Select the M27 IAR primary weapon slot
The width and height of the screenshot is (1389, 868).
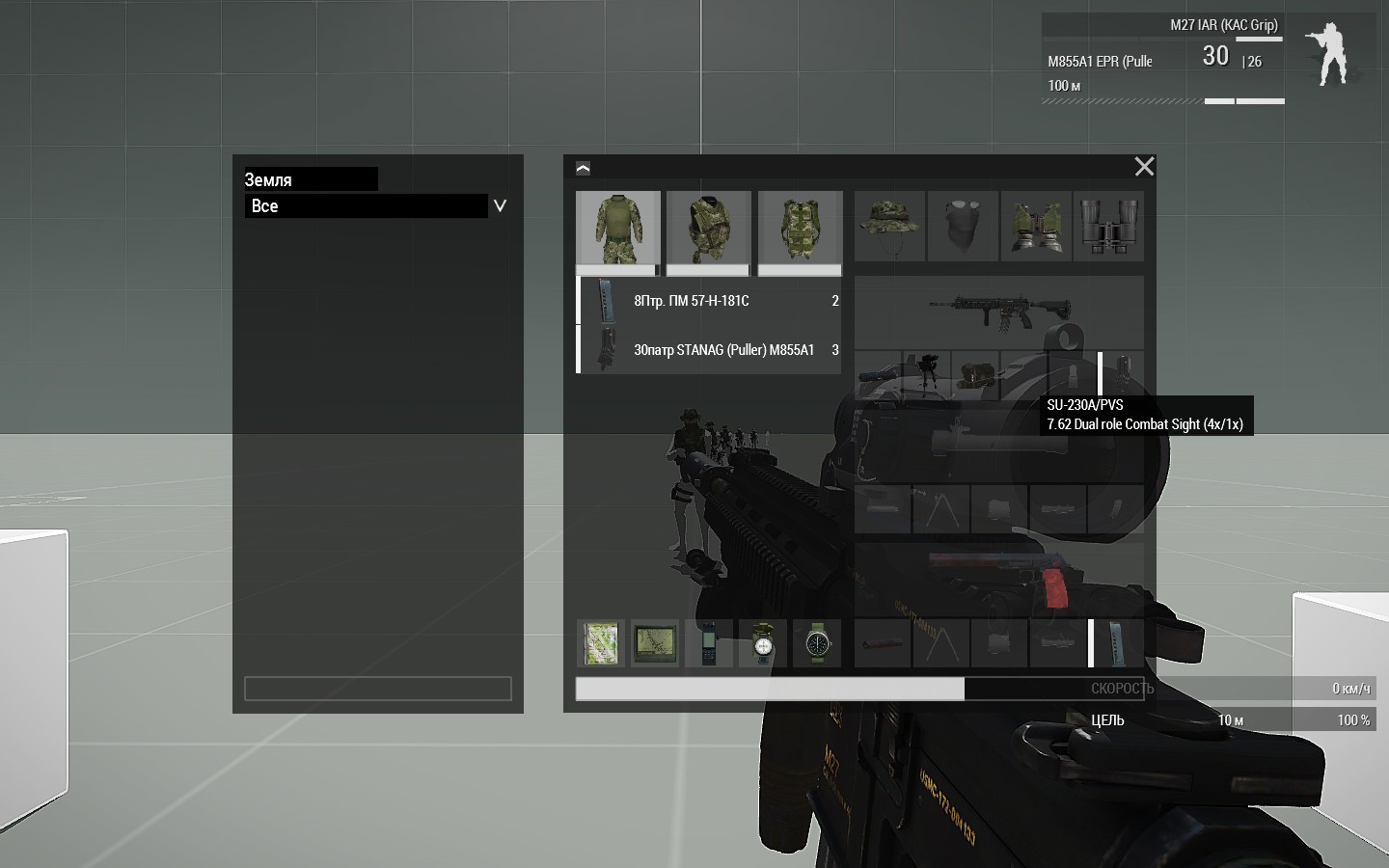point(998,311)
